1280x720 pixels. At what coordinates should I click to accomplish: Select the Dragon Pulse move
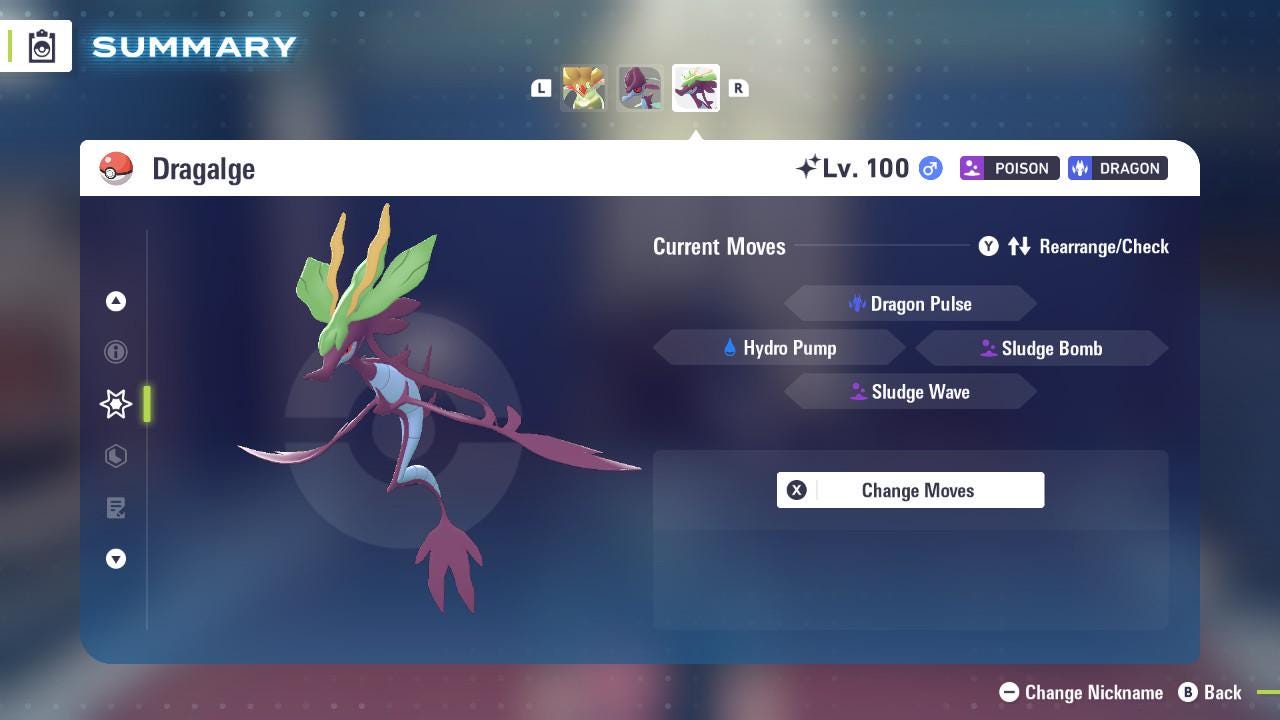(910, 303)
